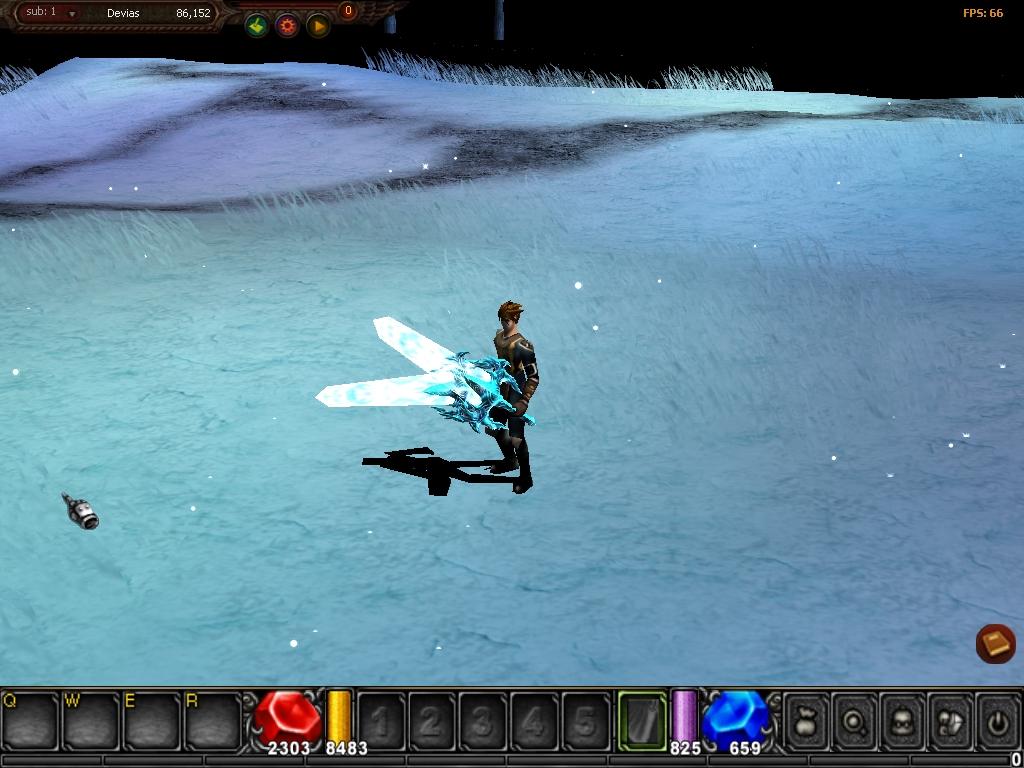Screen dimensions: 1024x768
Task: Click the power button icon
Action: point(997,720)
